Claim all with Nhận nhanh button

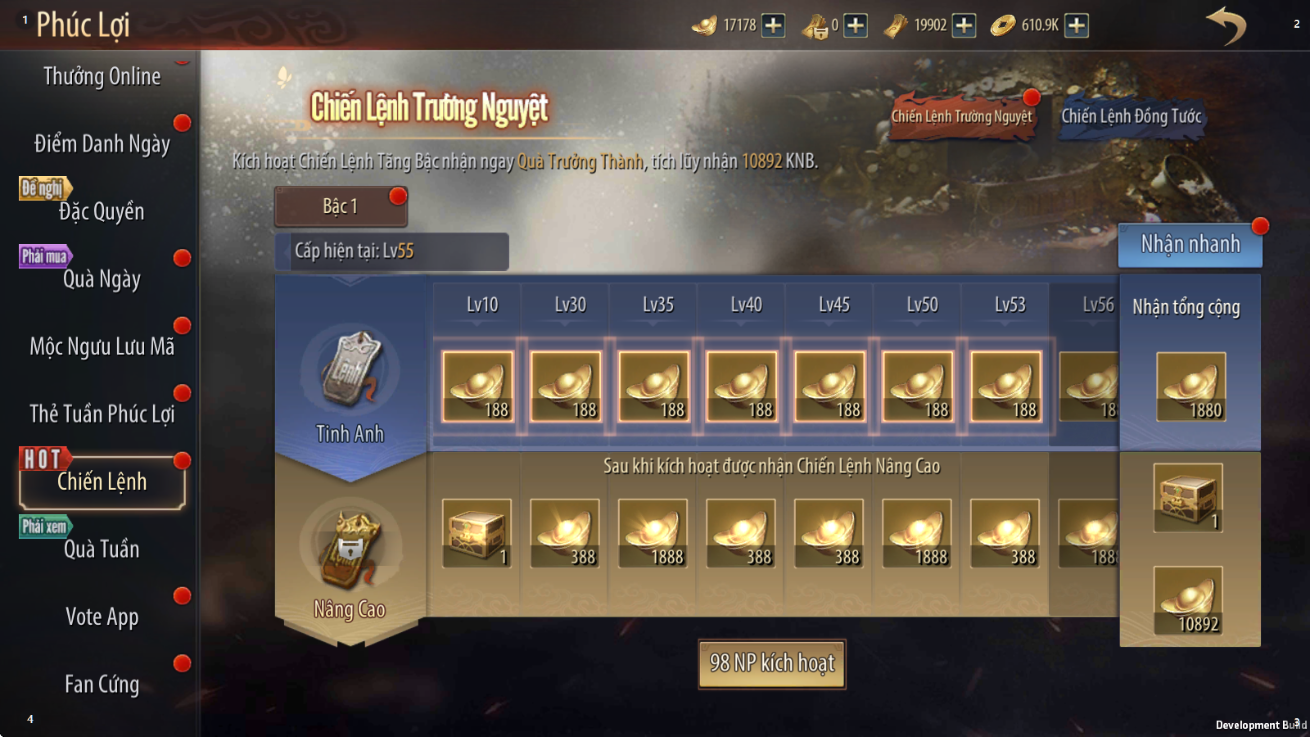coord(1190,245)
